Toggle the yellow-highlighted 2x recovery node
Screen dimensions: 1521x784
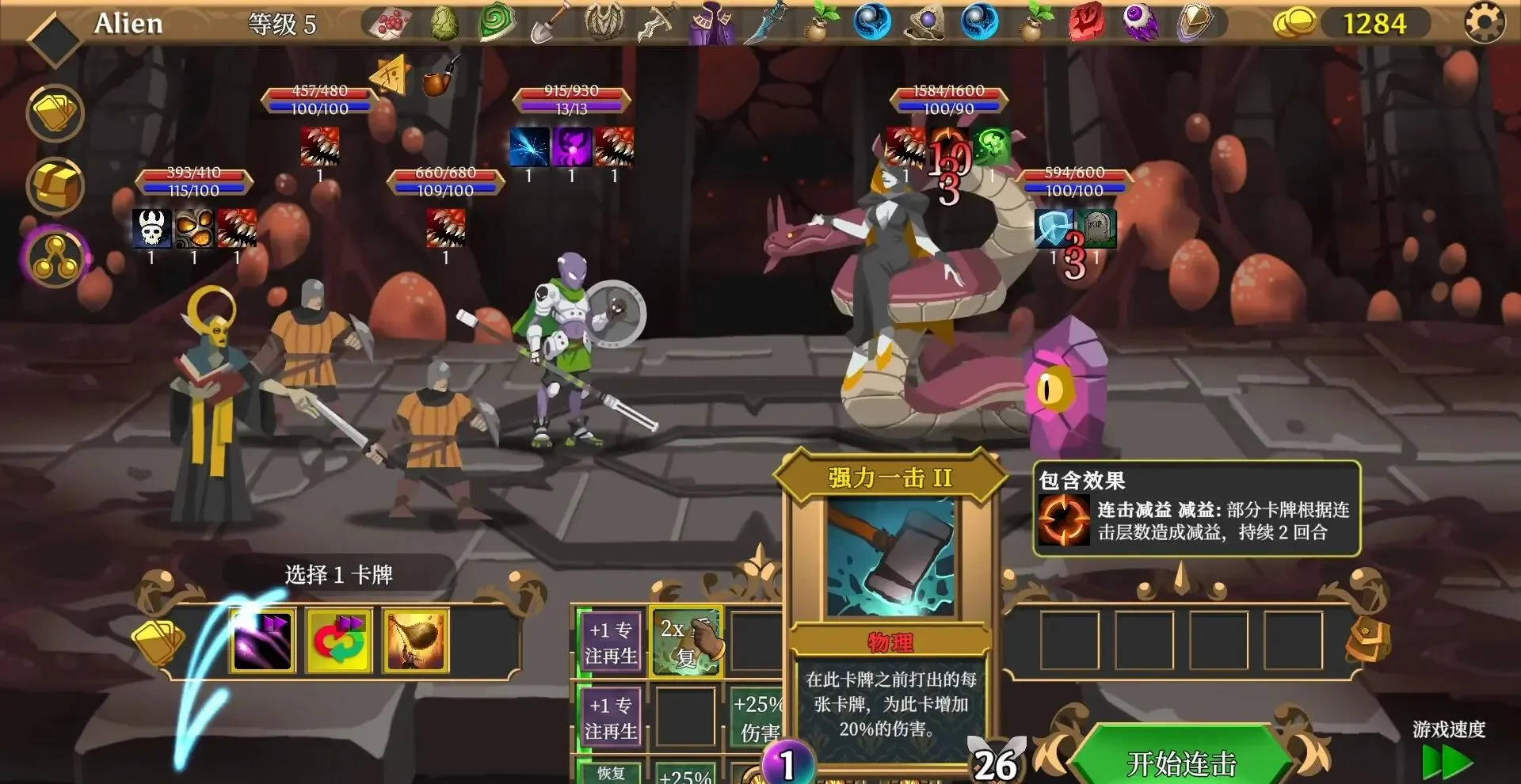(x=686, y=641)
